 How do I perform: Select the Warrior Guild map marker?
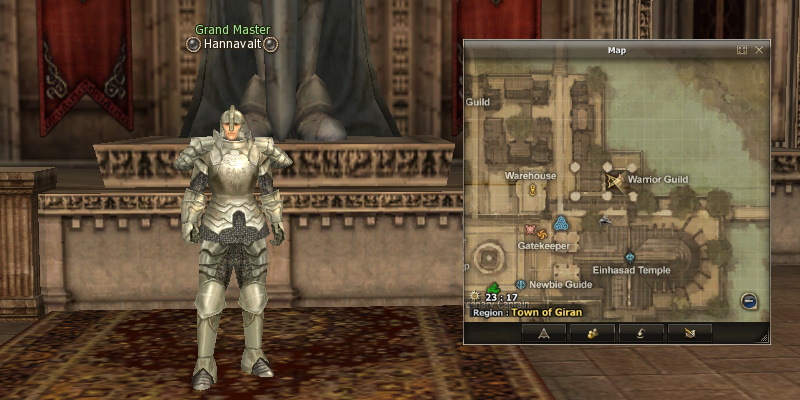[613, 181]
